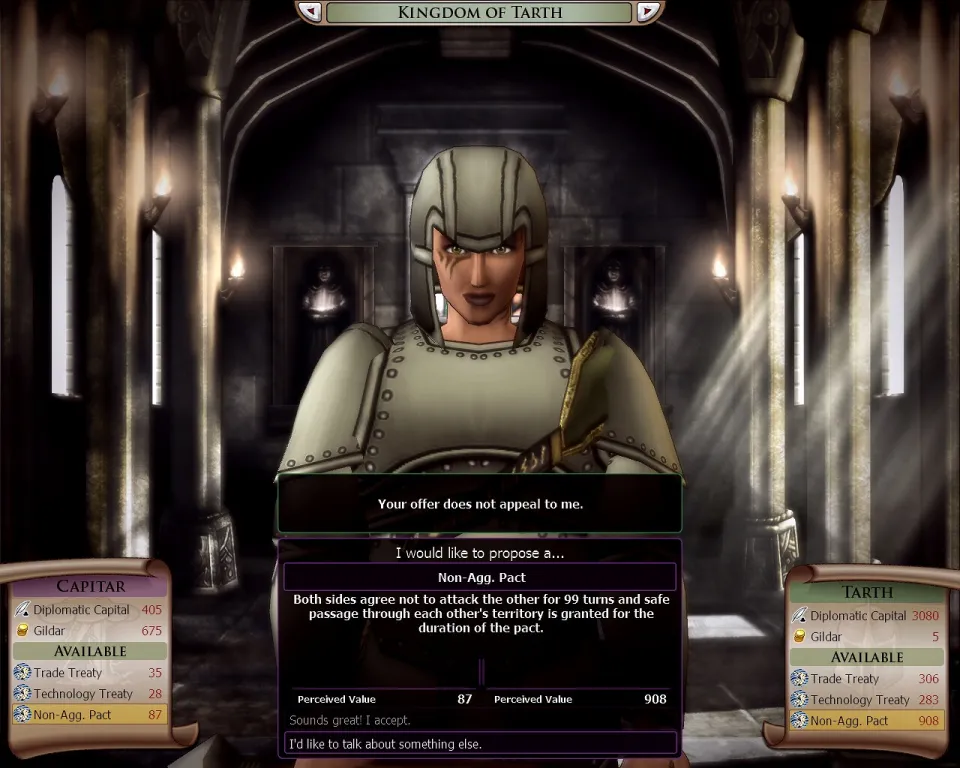This screenshot has width=960, height=768.
Task: Select Tarth's Technology Treaty entry
Action: [866, 700]
